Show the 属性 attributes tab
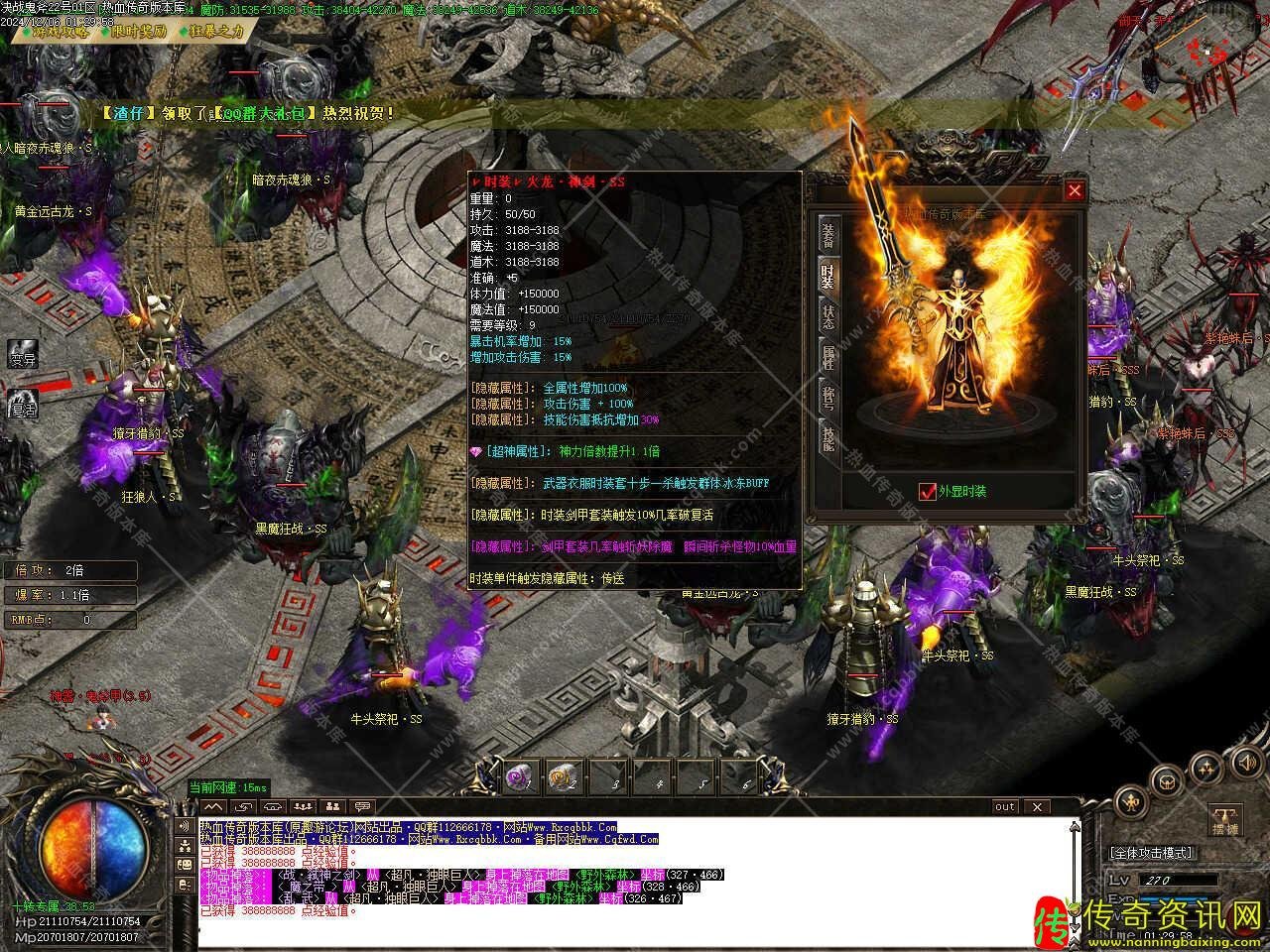Image resolution: width=1270 pixels, height=952 pixels. coord(827,358)
